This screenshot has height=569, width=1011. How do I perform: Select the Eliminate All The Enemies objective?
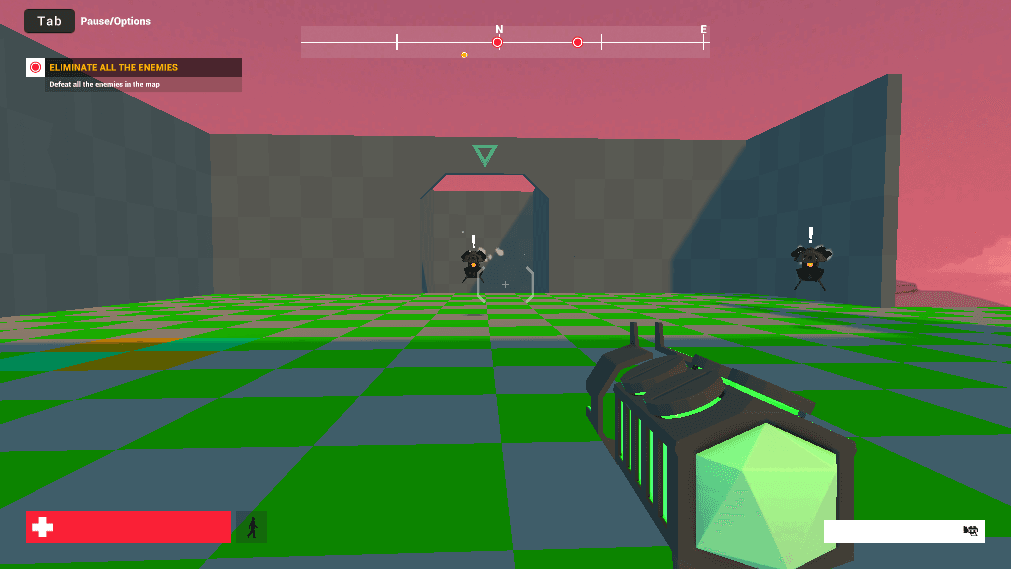click(114, 68)
